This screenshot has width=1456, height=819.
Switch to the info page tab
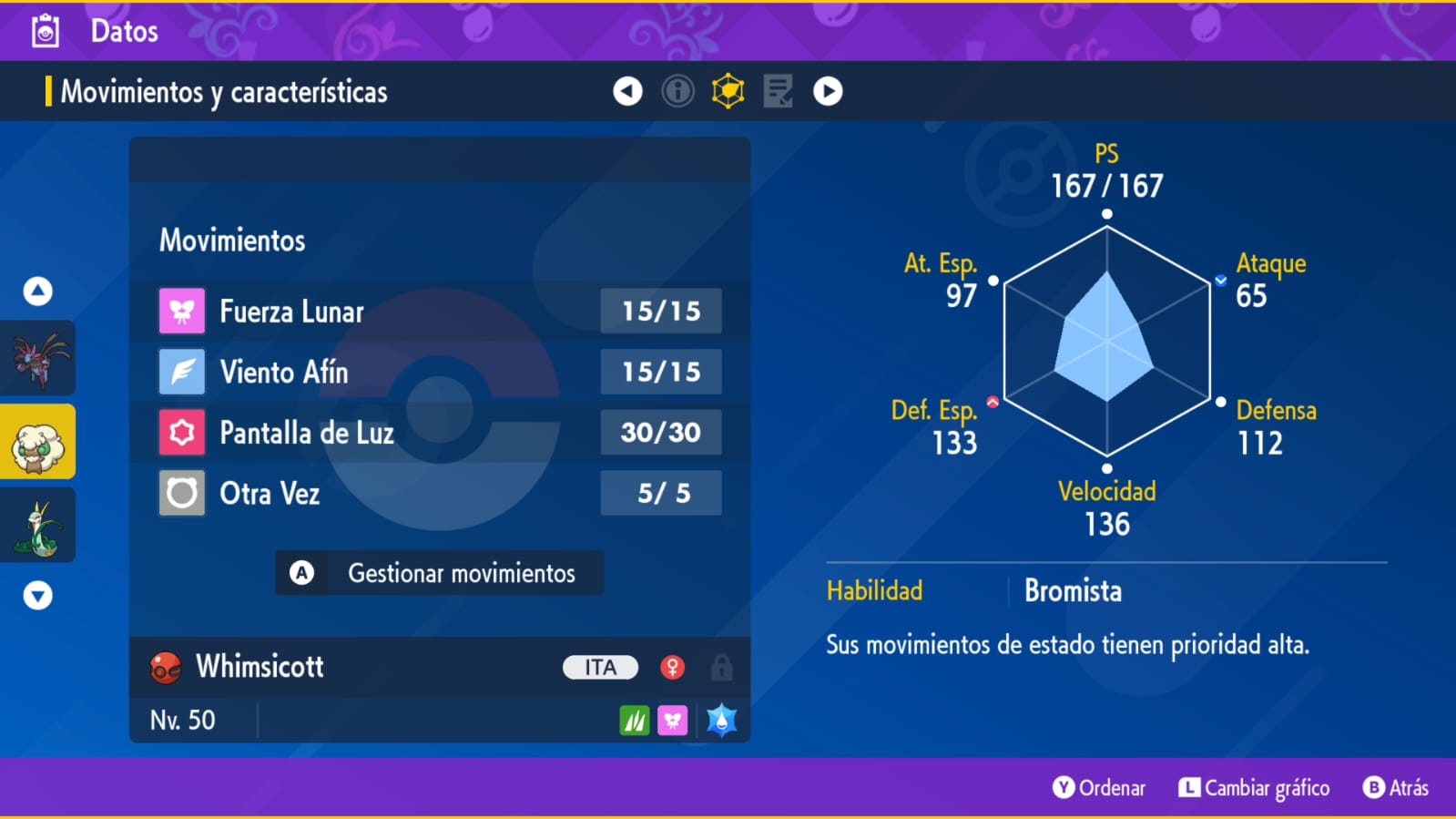tap(677, 91)
